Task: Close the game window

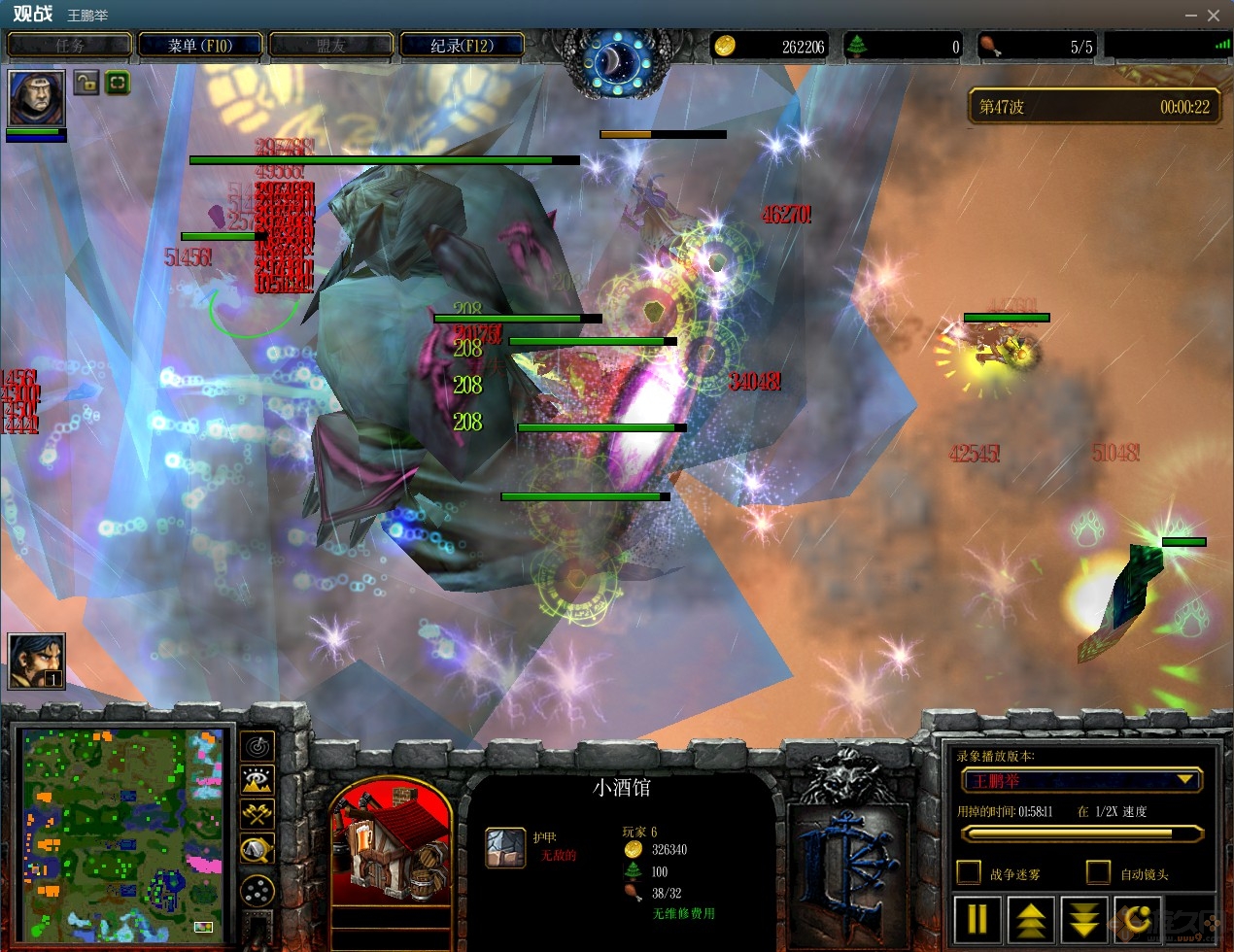Action: [1214, 16]
